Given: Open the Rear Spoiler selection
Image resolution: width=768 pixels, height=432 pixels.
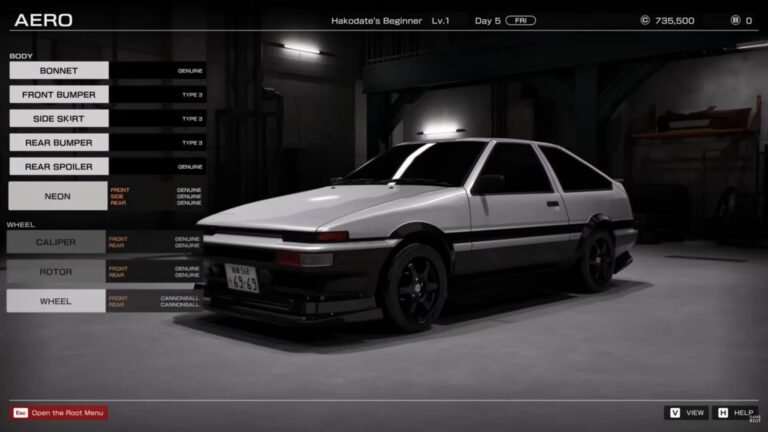Looking at the screenshot, I should click(58, 167).
